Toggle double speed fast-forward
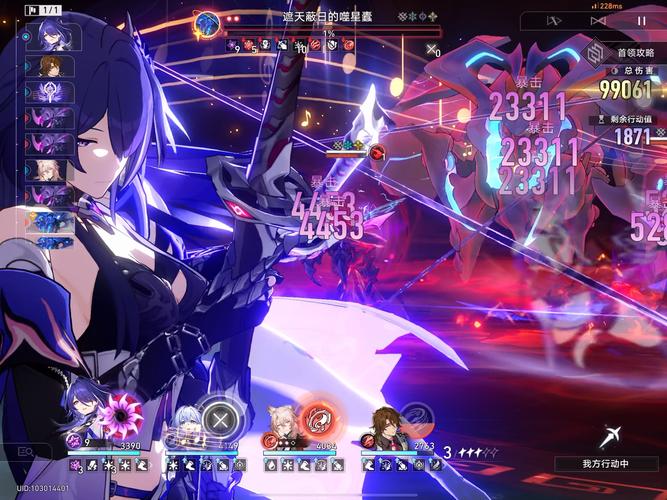The image size is (667, 500). (x=598, y=20)
